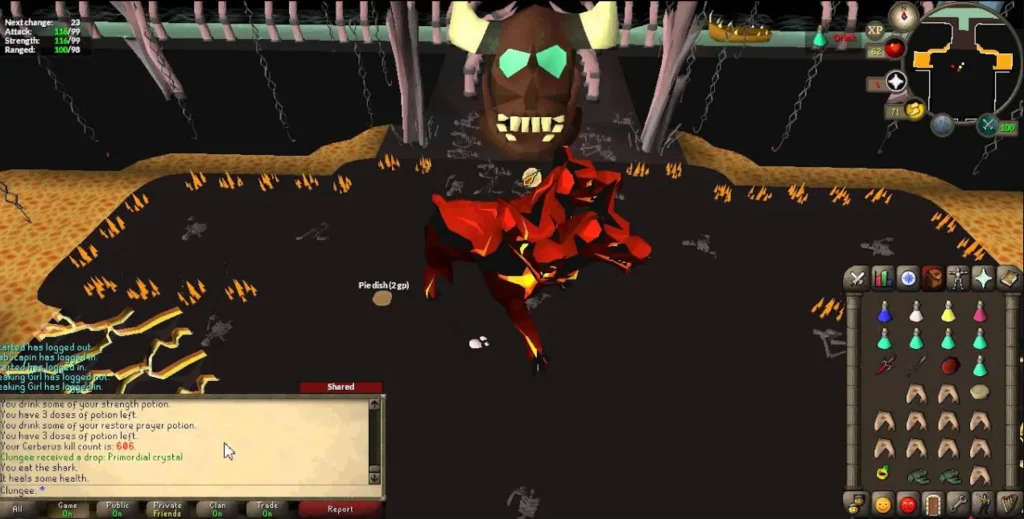Switch to the Skills stats tab

coord(882,278)
